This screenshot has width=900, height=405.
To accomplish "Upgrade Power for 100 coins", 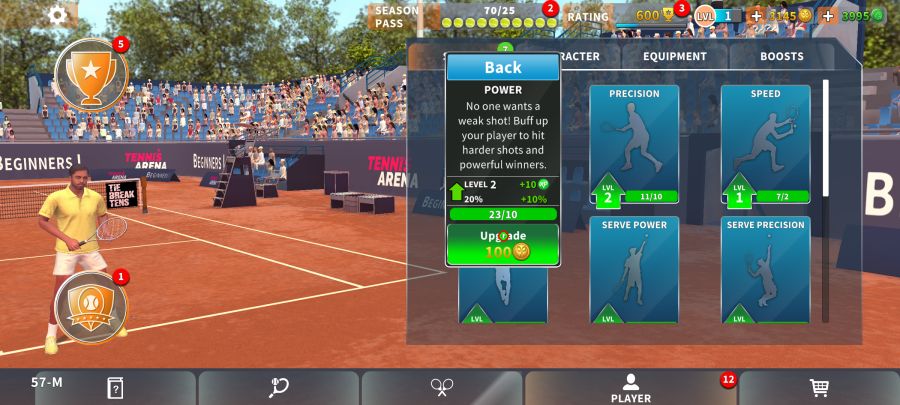I will (503, 244).
